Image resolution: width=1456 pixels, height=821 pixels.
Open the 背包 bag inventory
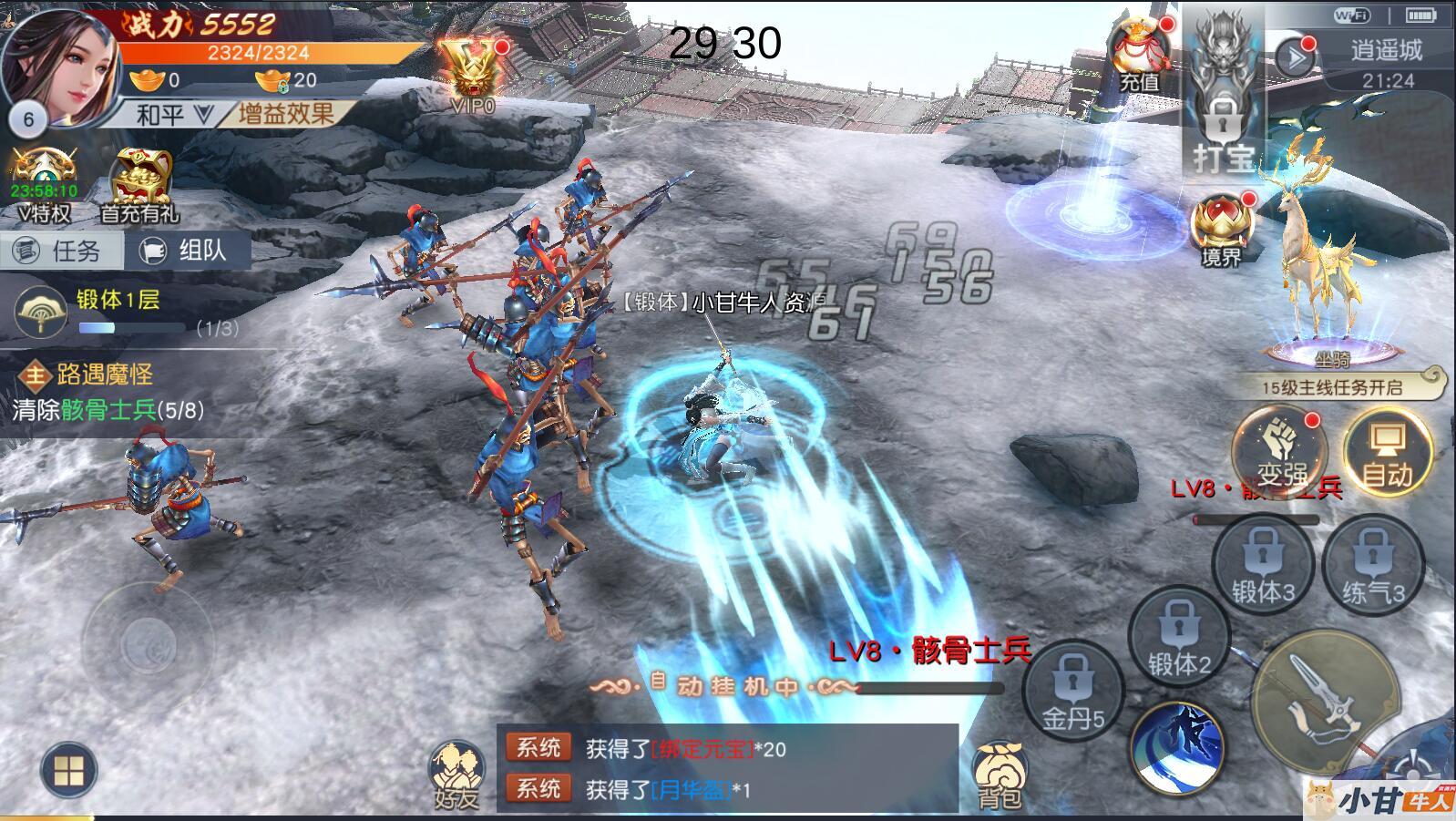coord(1000,775)
